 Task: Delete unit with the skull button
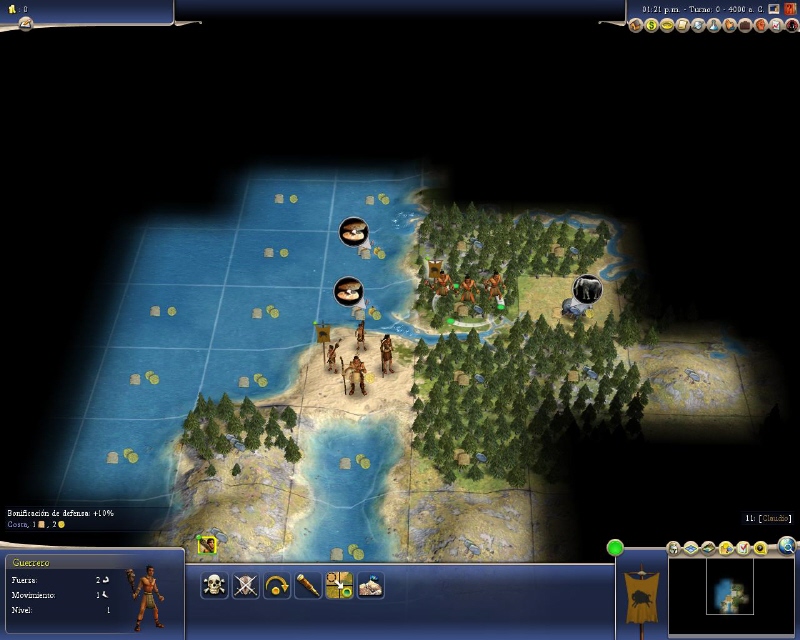tap(214, 585)
